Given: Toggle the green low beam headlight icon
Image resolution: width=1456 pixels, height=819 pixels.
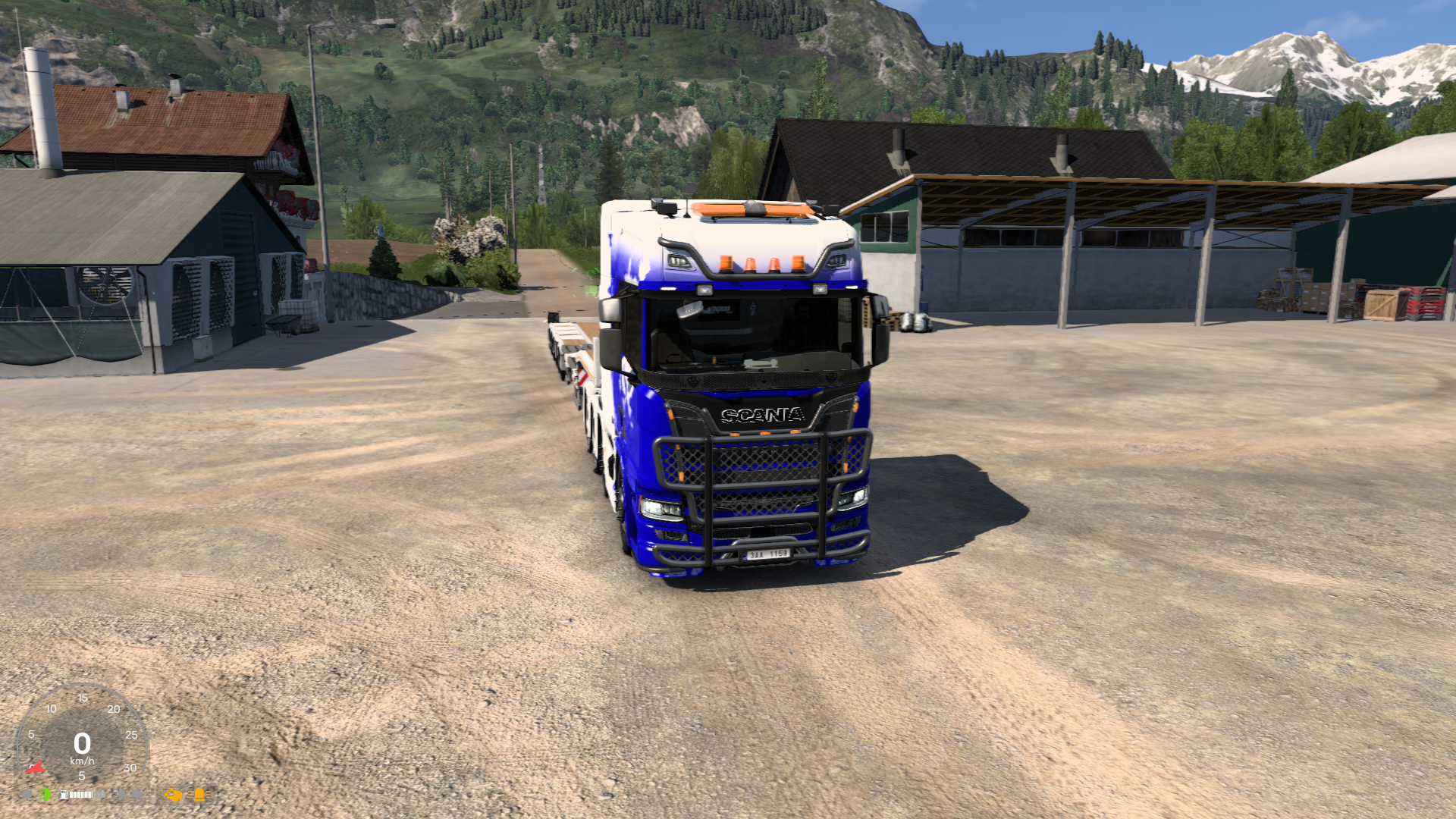Looking at the screenshot, I should pyautogui.click(x=45, y=794).
